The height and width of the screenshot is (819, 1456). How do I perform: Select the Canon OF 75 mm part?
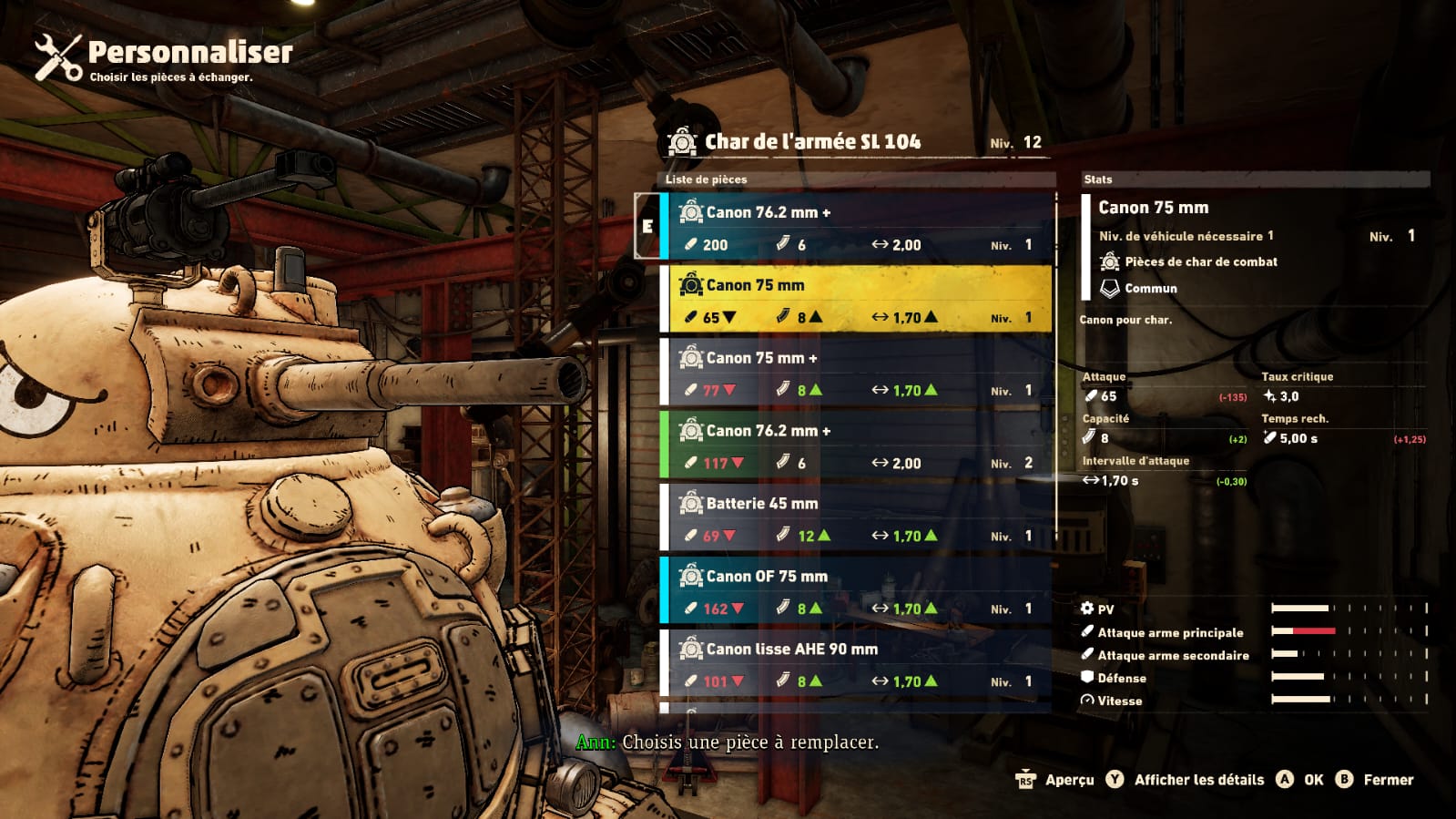[x=856, y=591]
